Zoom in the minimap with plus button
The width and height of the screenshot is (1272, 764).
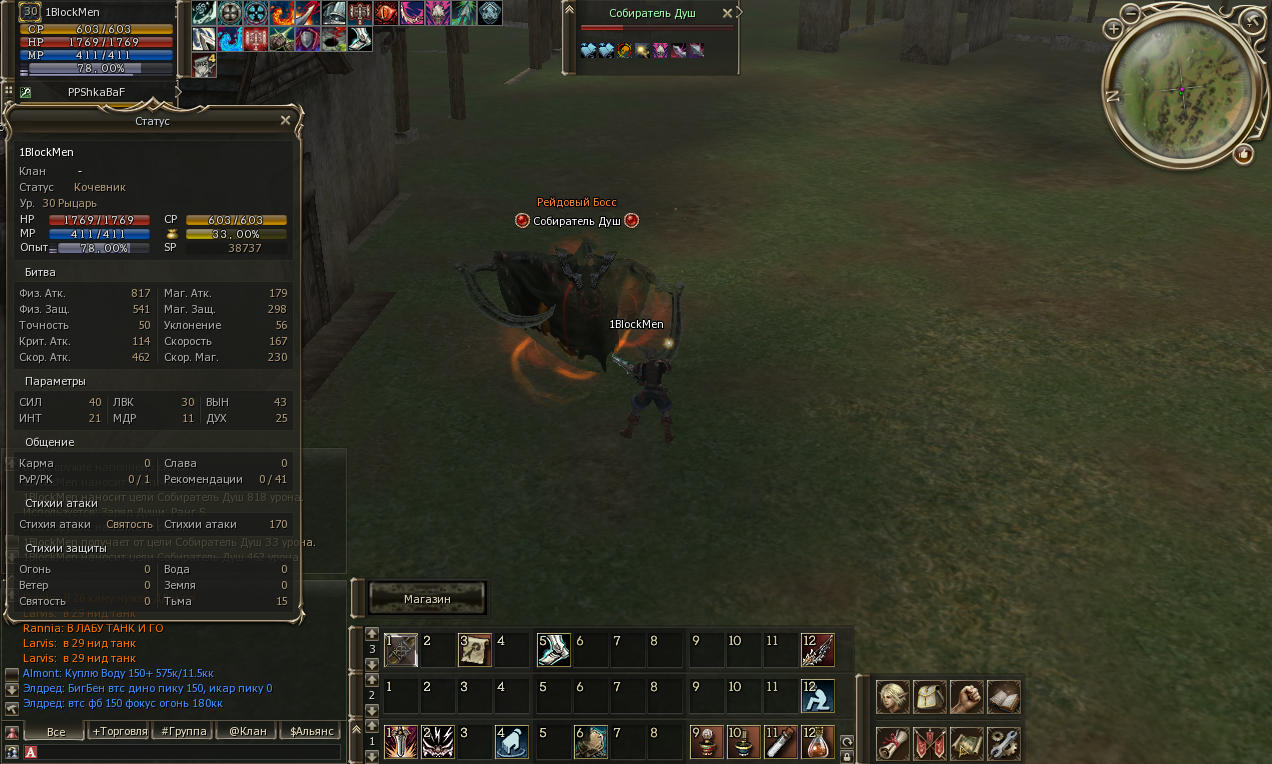1114,29
